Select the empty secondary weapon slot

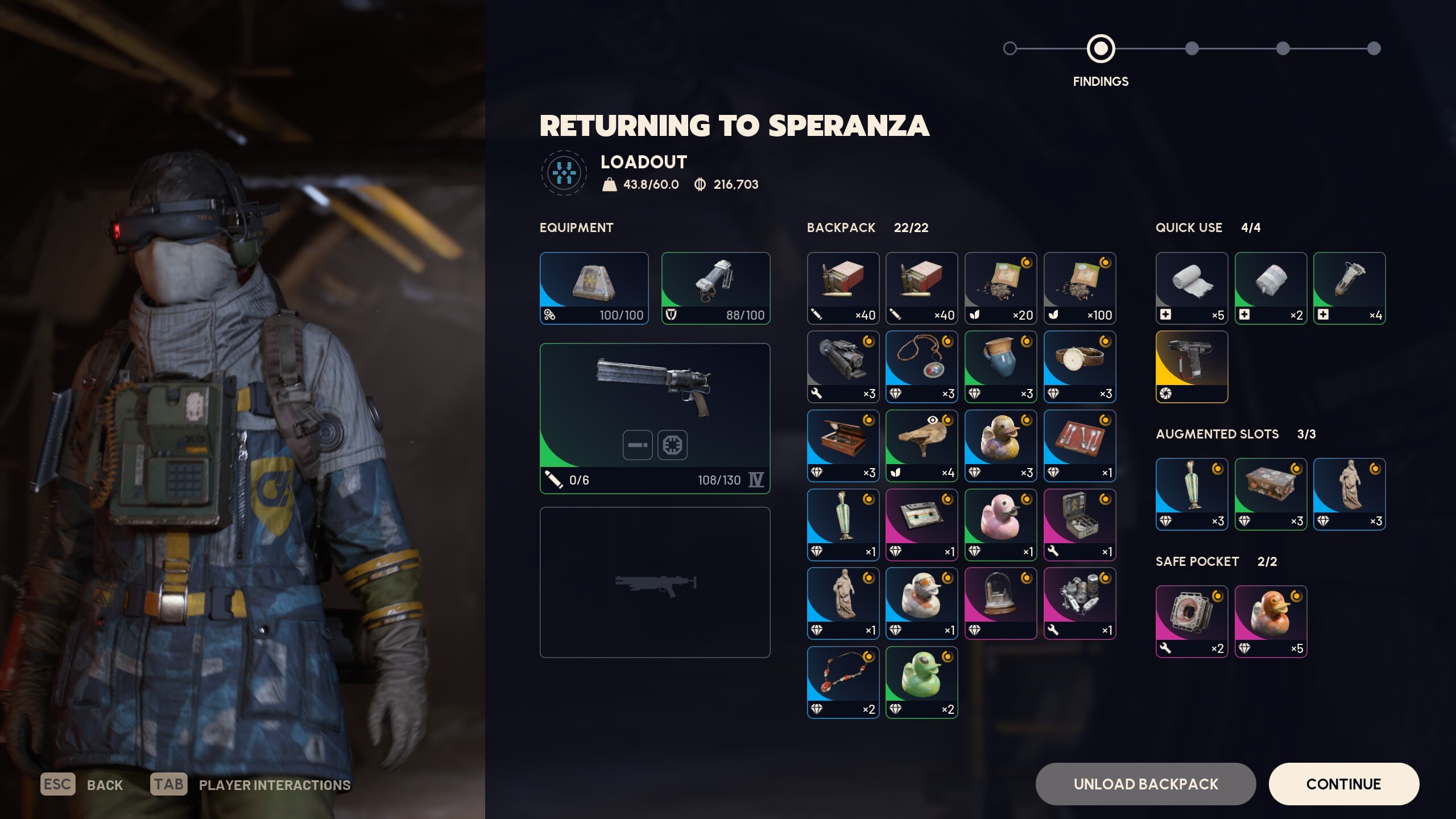655,582
